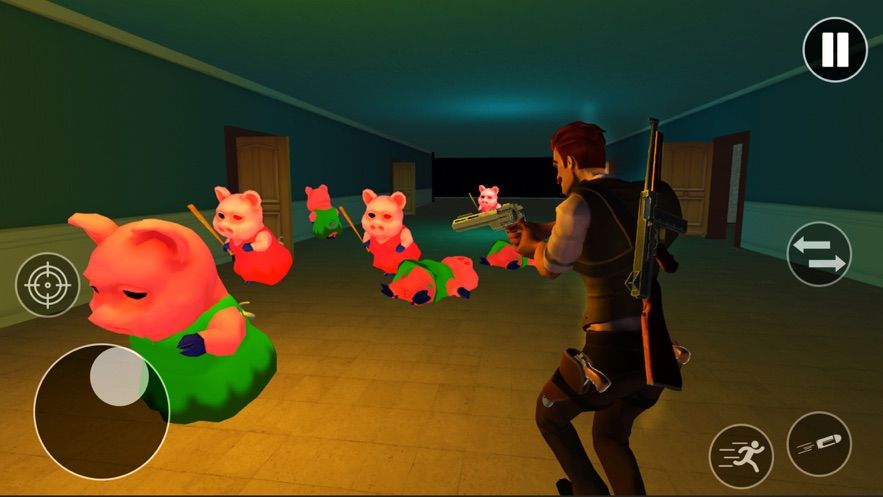The height and width of the screenshot is (497, 883).
Task: Tap the crosshair aim button
Action: click(48, 285)
